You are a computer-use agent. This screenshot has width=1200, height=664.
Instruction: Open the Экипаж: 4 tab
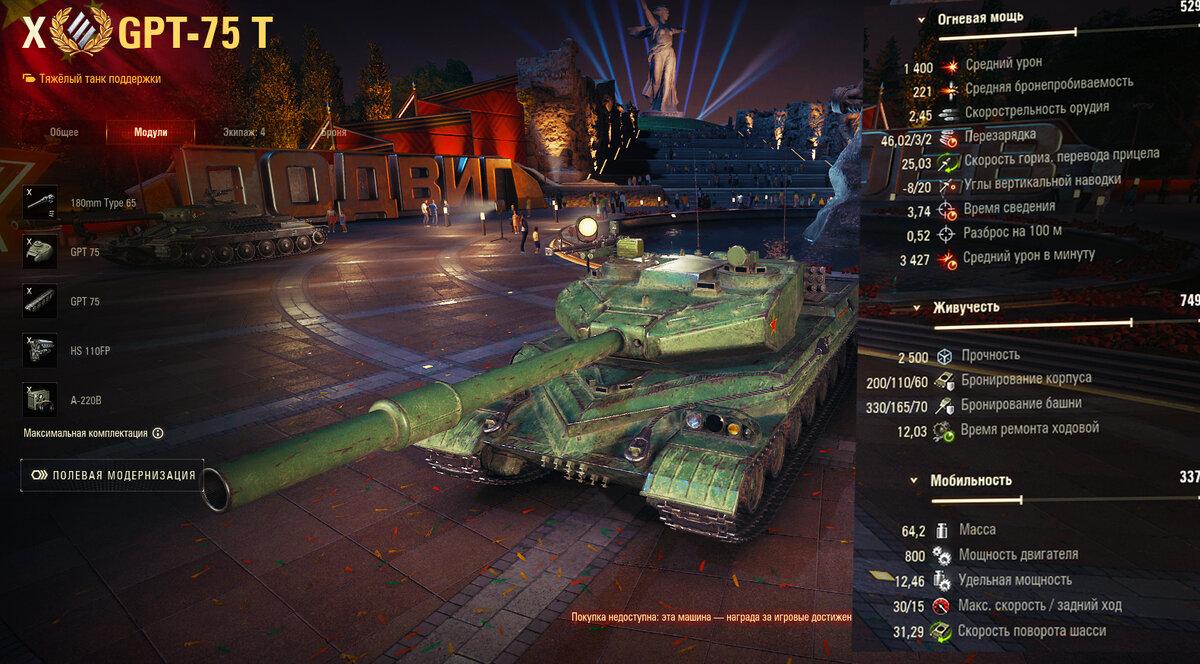tap(244, 132)
